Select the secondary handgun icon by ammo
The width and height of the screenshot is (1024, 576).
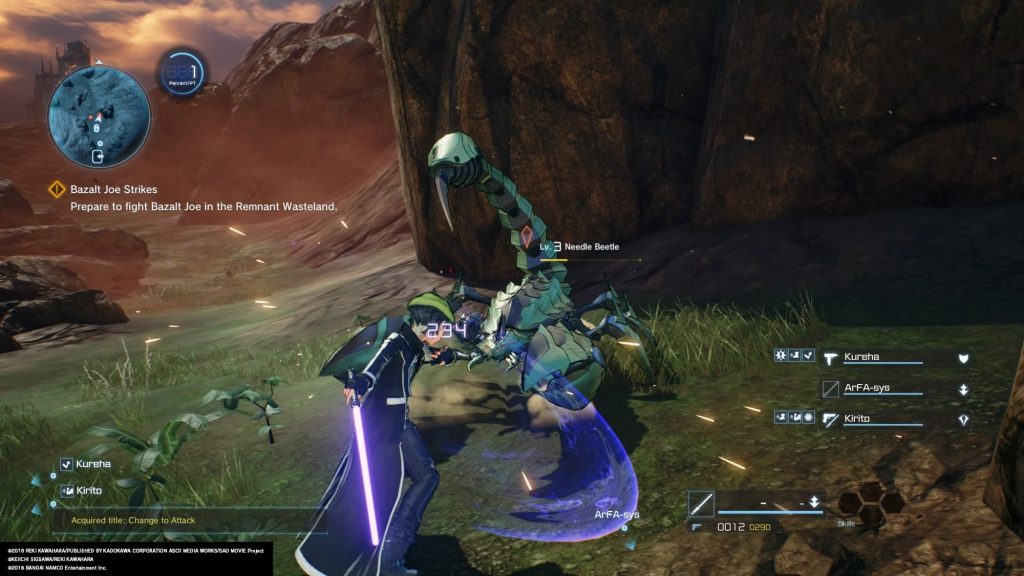700,526
